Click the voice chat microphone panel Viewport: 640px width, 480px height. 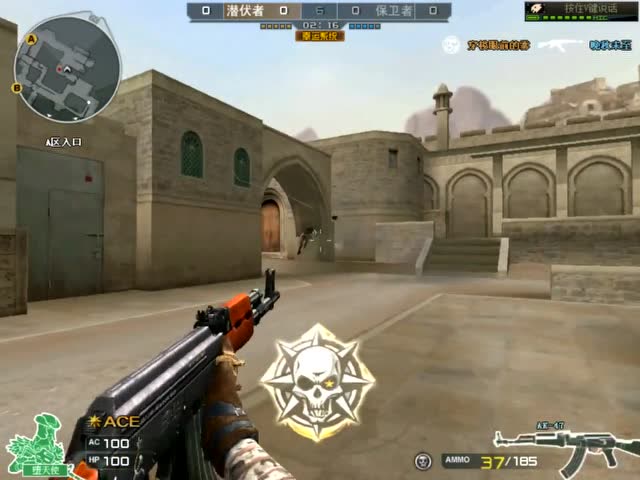[x=580, y=10]
